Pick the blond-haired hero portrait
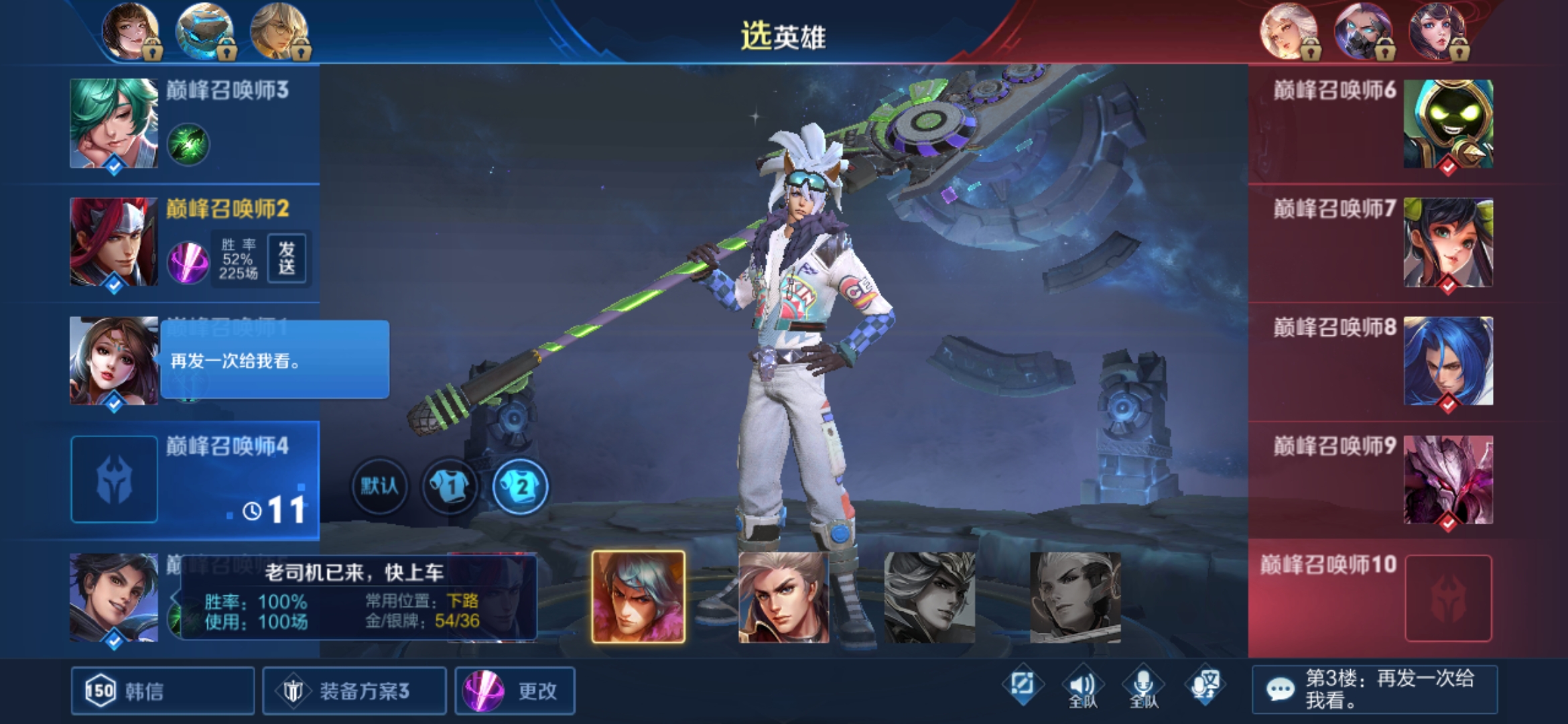Viewport: 1568px width, 724px height. pyautogui.click(x=783, y=597)
